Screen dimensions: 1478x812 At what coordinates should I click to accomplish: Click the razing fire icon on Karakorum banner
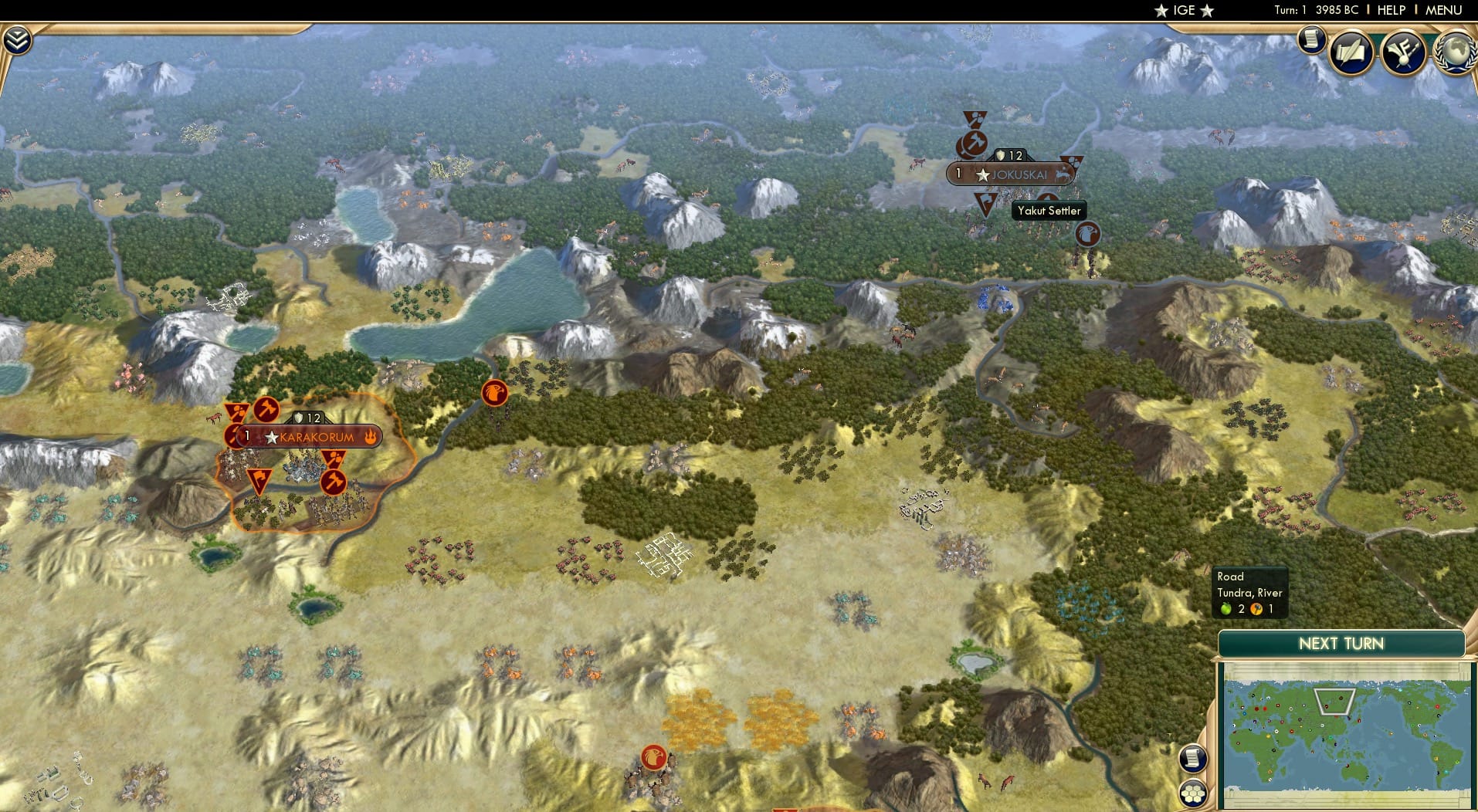(x=371, y=437)
